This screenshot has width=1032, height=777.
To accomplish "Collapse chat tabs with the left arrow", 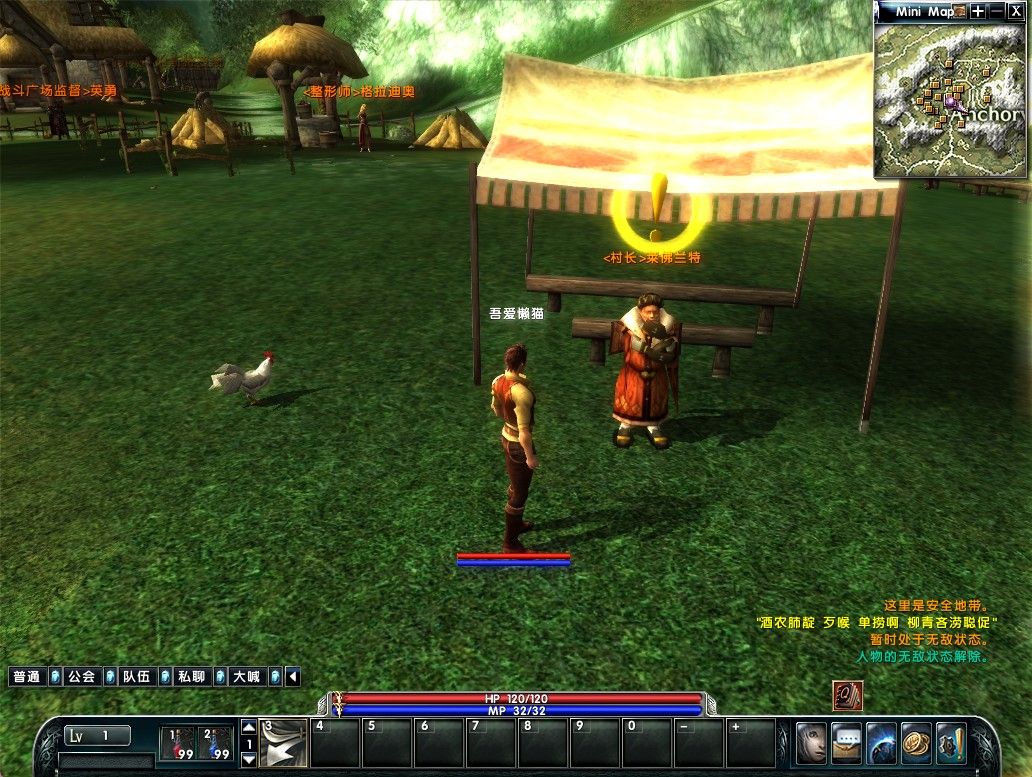I will [293, 677].
